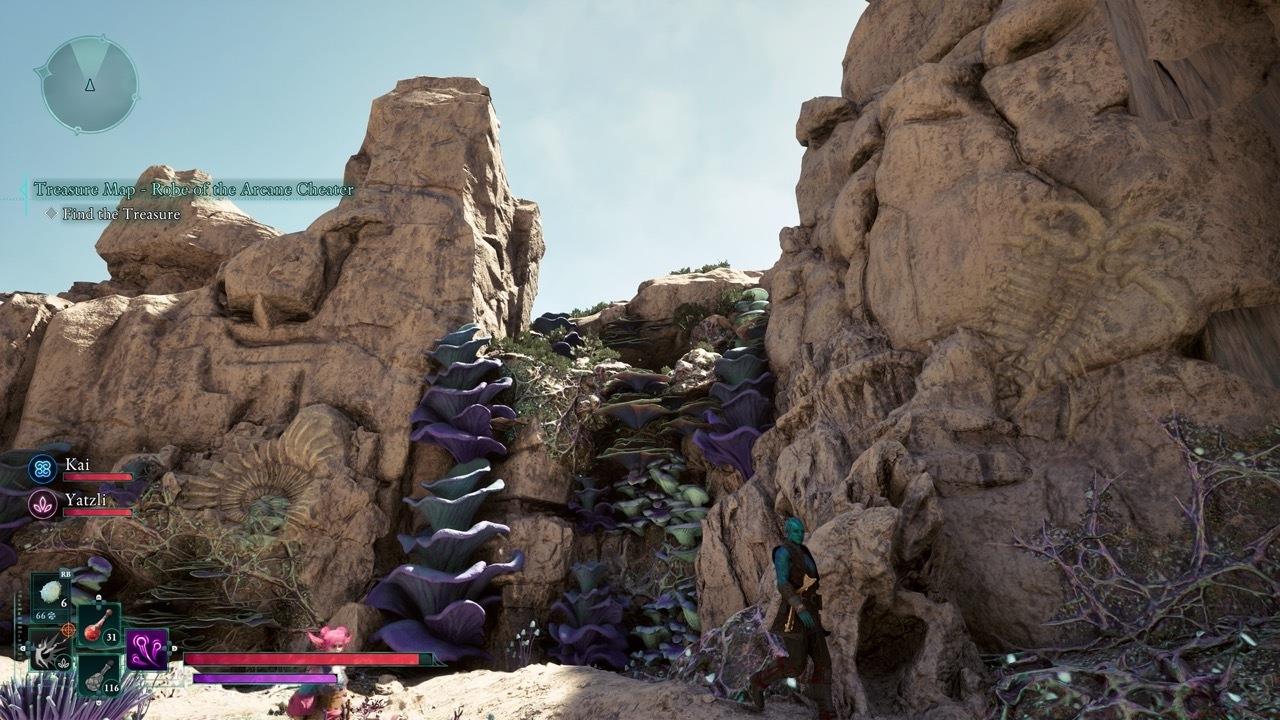
Task: Open the quick-slot selector up arrow prompt
Action: pos(99,597)
